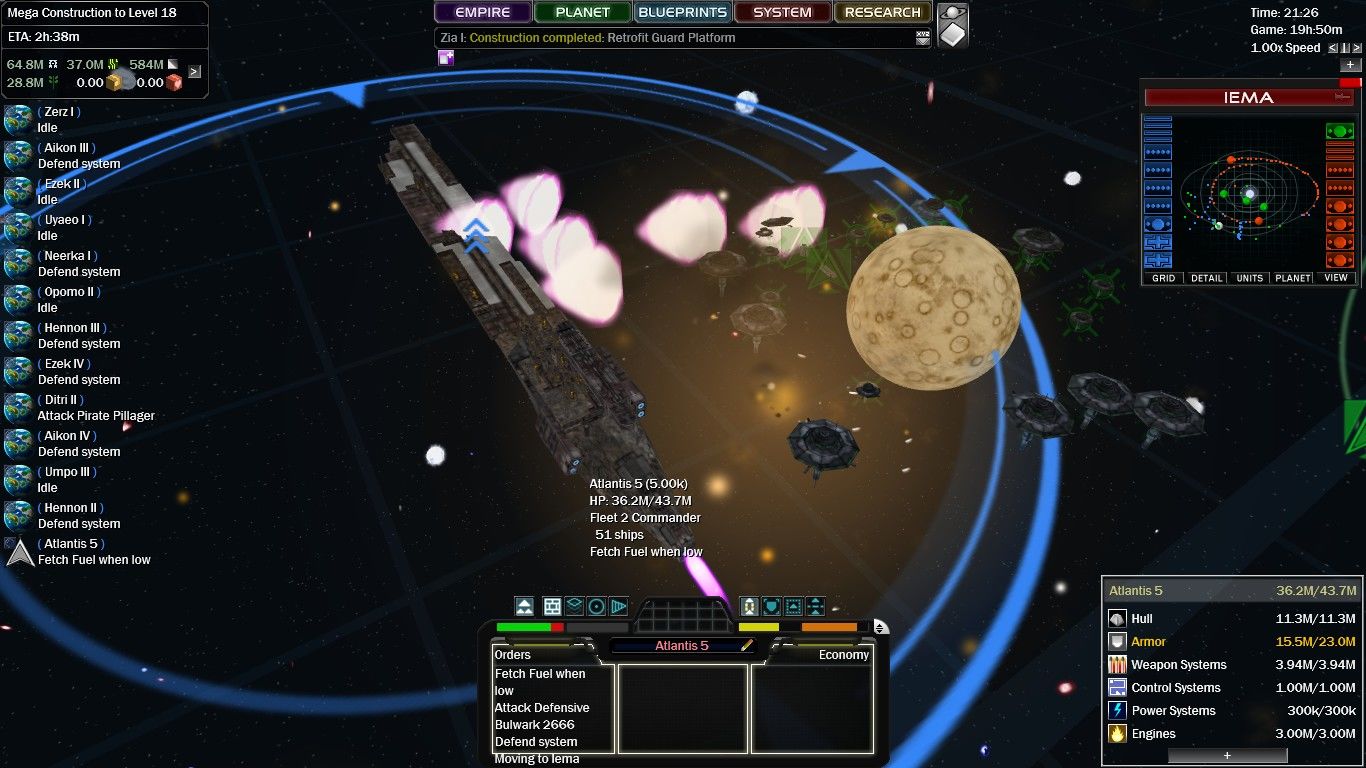
Task: Switch to the Planet tab
Action: (x=583, y=13)
